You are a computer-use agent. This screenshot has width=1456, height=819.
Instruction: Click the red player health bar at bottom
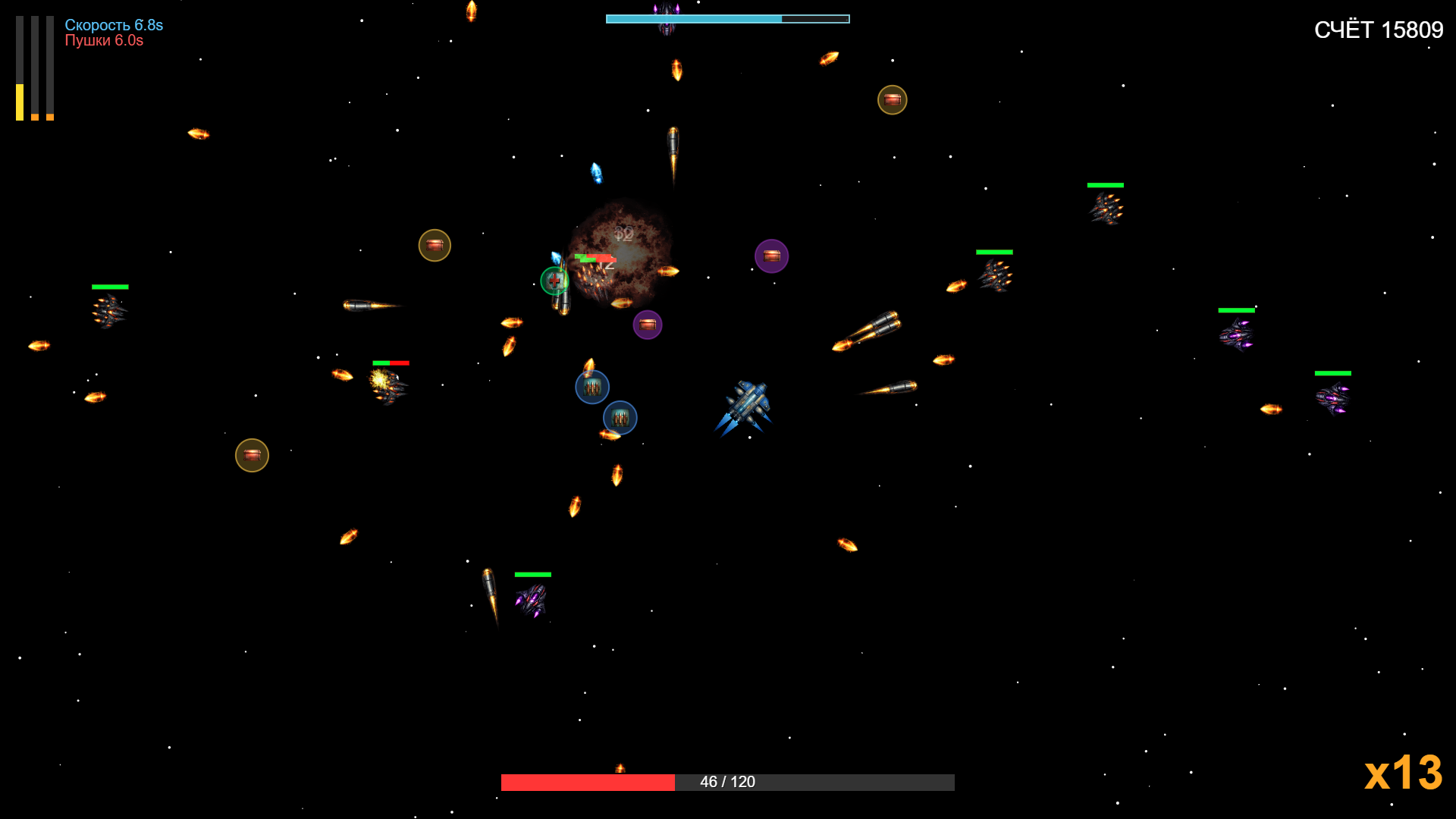click(x=588, y=780)
